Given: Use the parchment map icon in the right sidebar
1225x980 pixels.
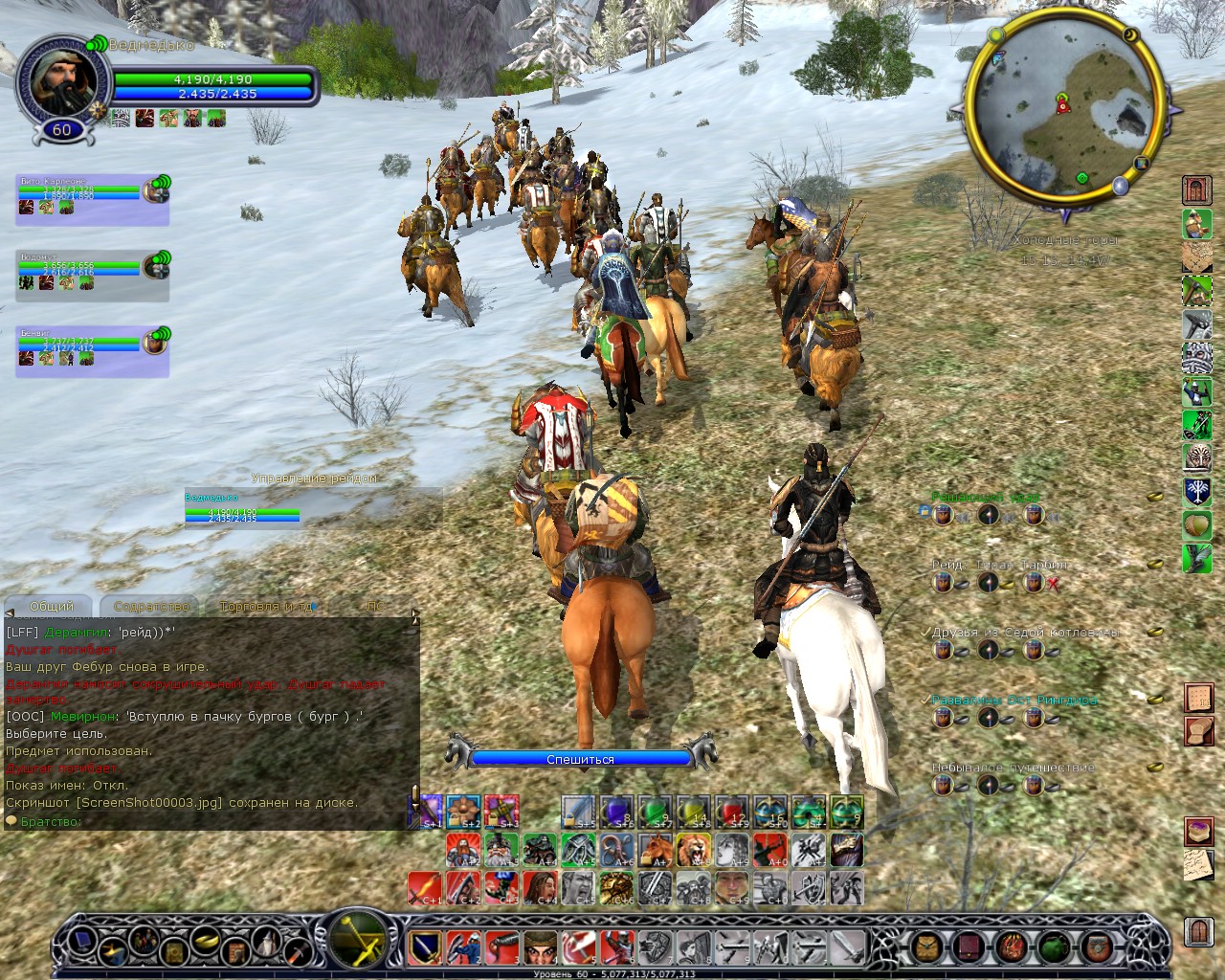Looking at the screenshot, I should pos(1196,256).
